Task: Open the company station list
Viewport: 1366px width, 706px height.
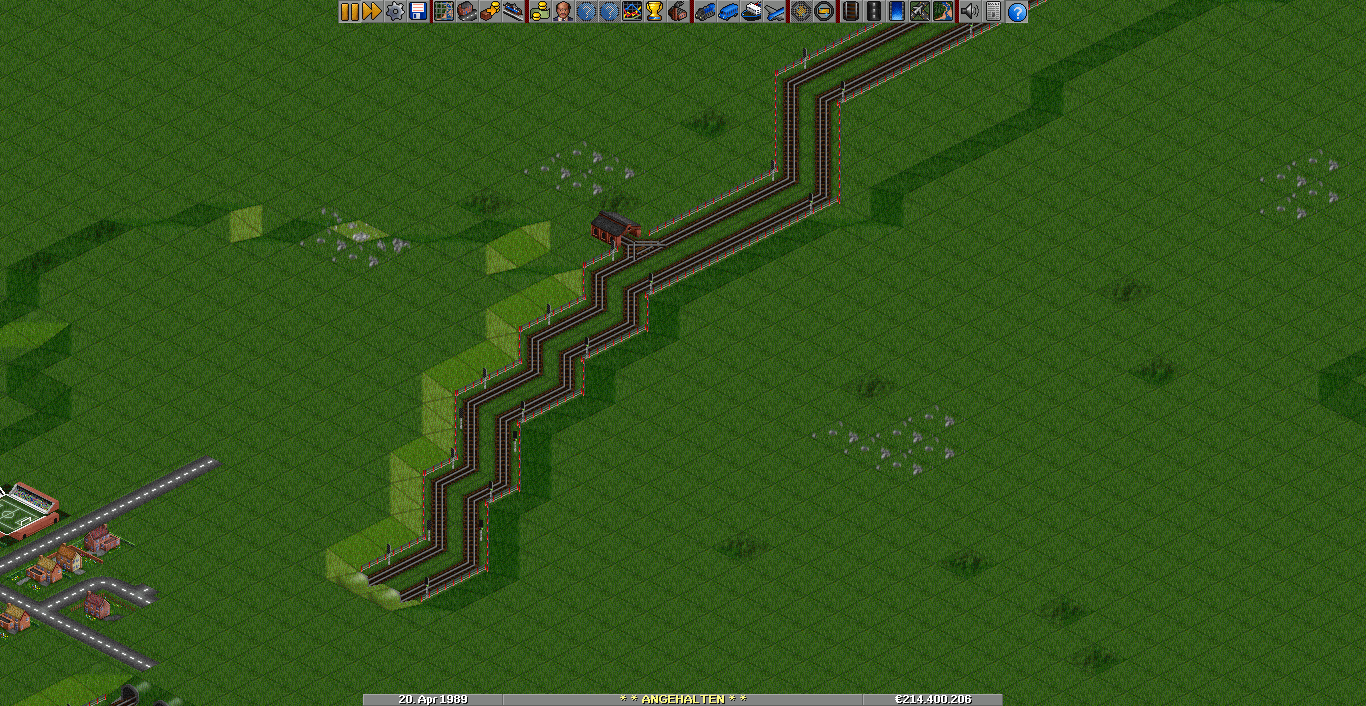Action: [x=512, y=11]
